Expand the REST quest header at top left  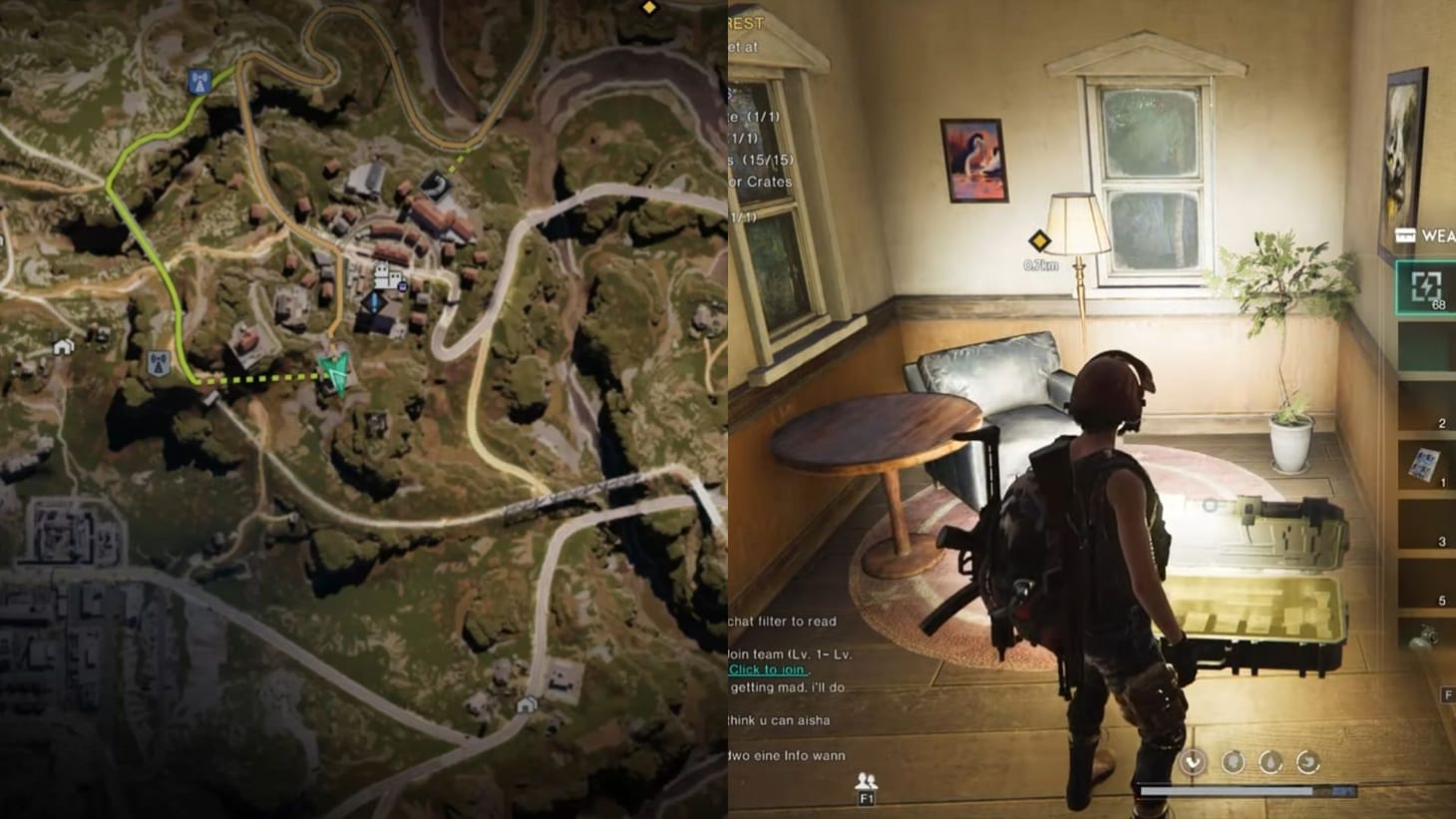(x=745, y=22)
